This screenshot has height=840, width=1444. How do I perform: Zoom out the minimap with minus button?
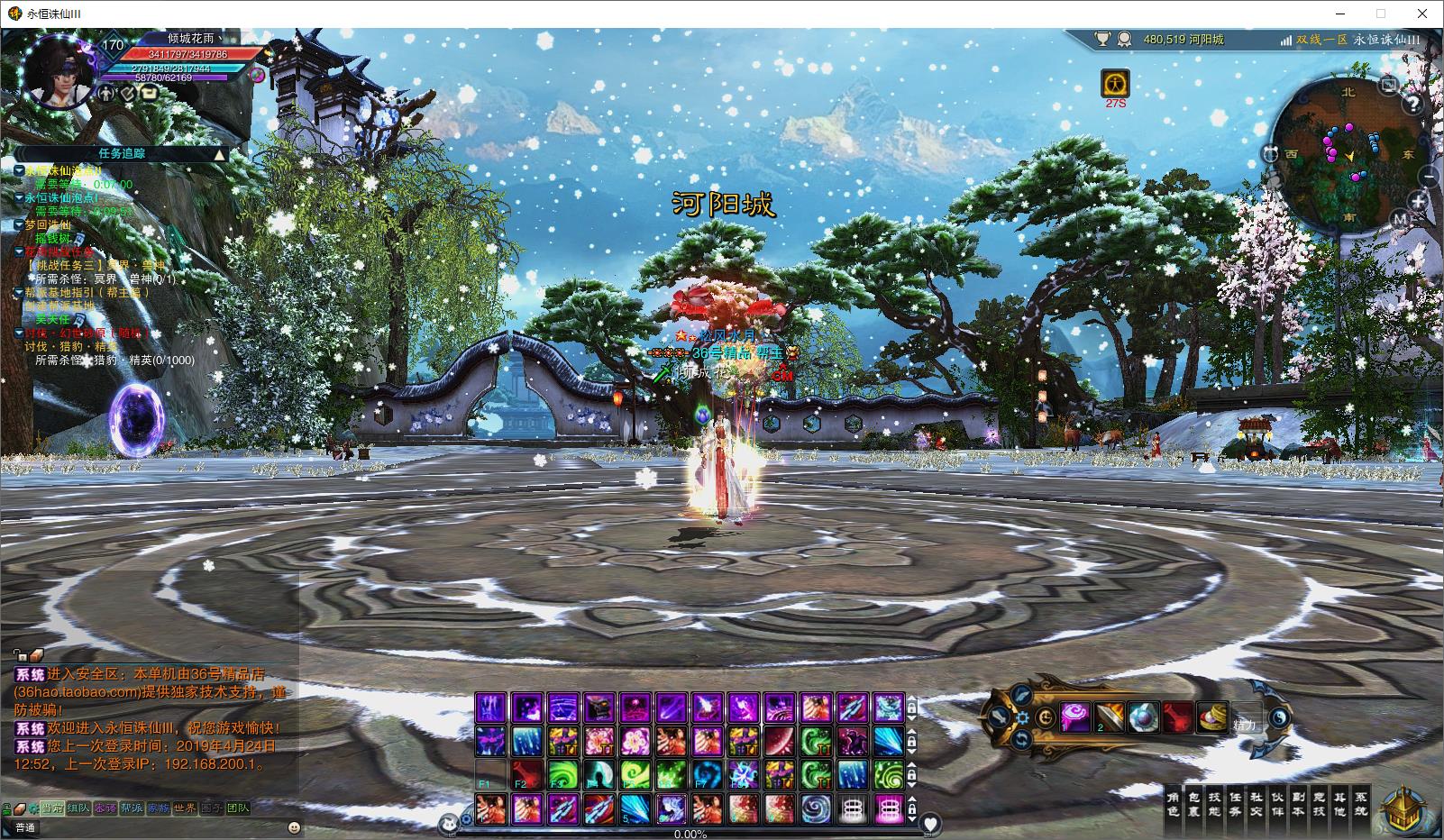point(1427,176)
